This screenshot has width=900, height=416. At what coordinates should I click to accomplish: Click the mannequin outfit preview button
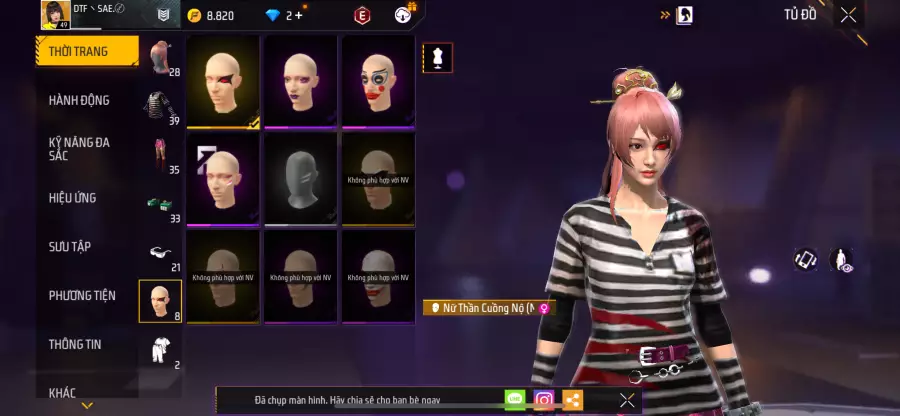[x=437, y=58]
